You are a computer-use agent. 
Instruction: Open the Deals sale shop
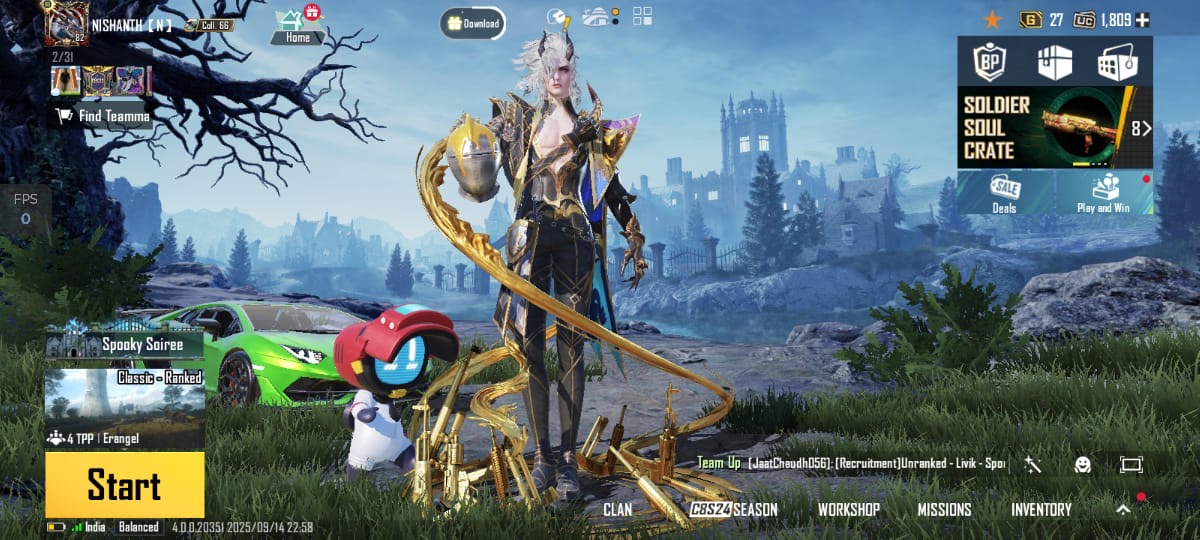click(x=1004, y=192)
